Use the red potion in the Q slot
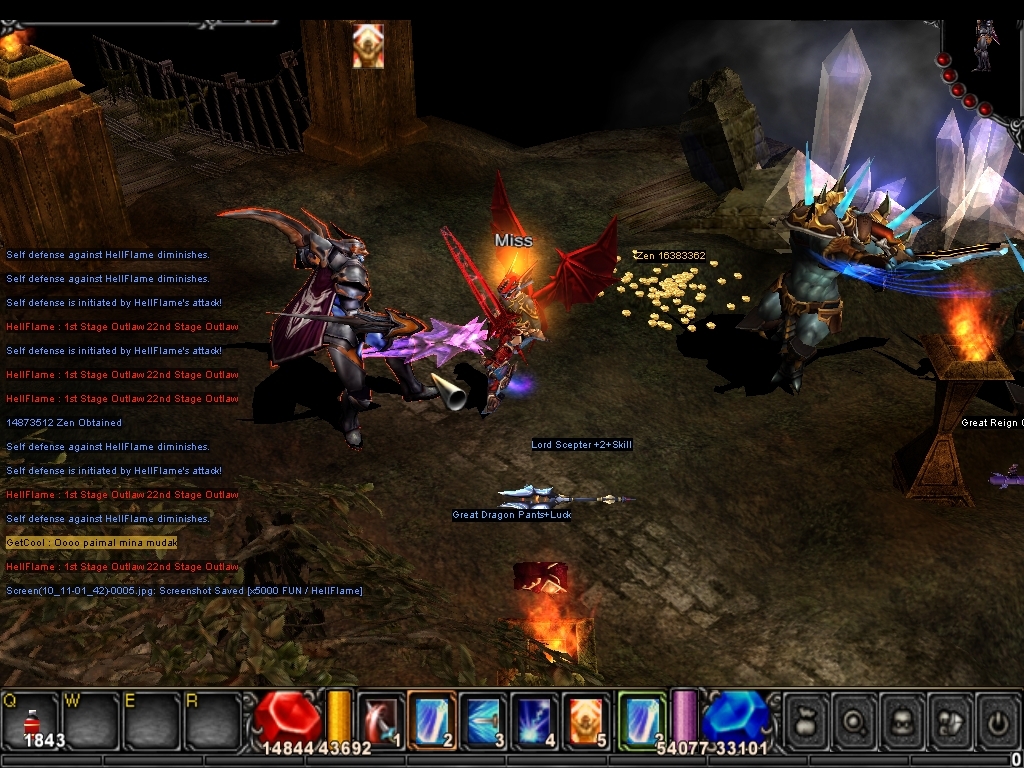The height and width of the screenshot is (768, 1024). (31, 722)
